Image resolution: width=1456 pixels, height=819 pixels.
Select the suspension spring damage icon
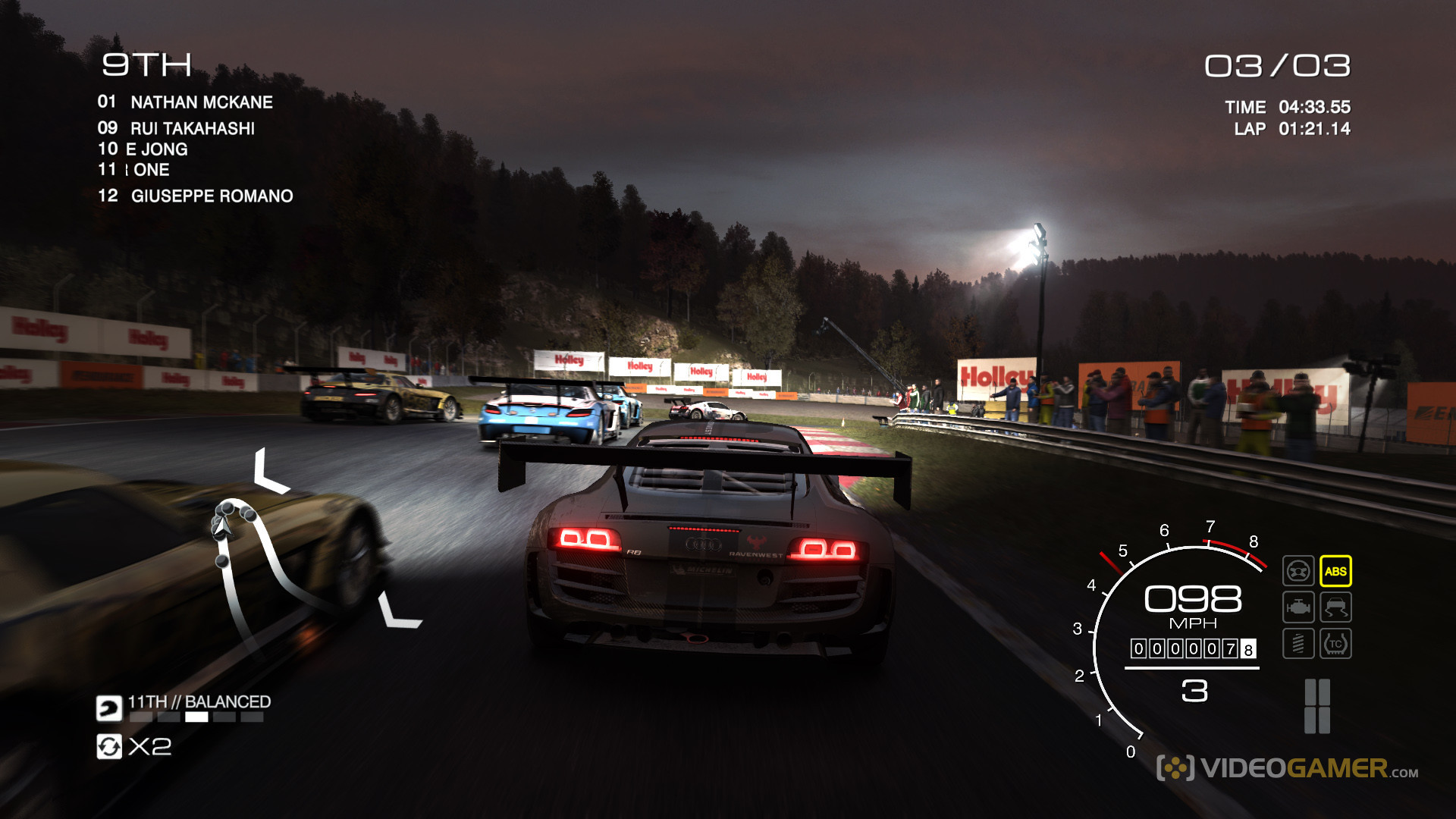[1298, 644]
